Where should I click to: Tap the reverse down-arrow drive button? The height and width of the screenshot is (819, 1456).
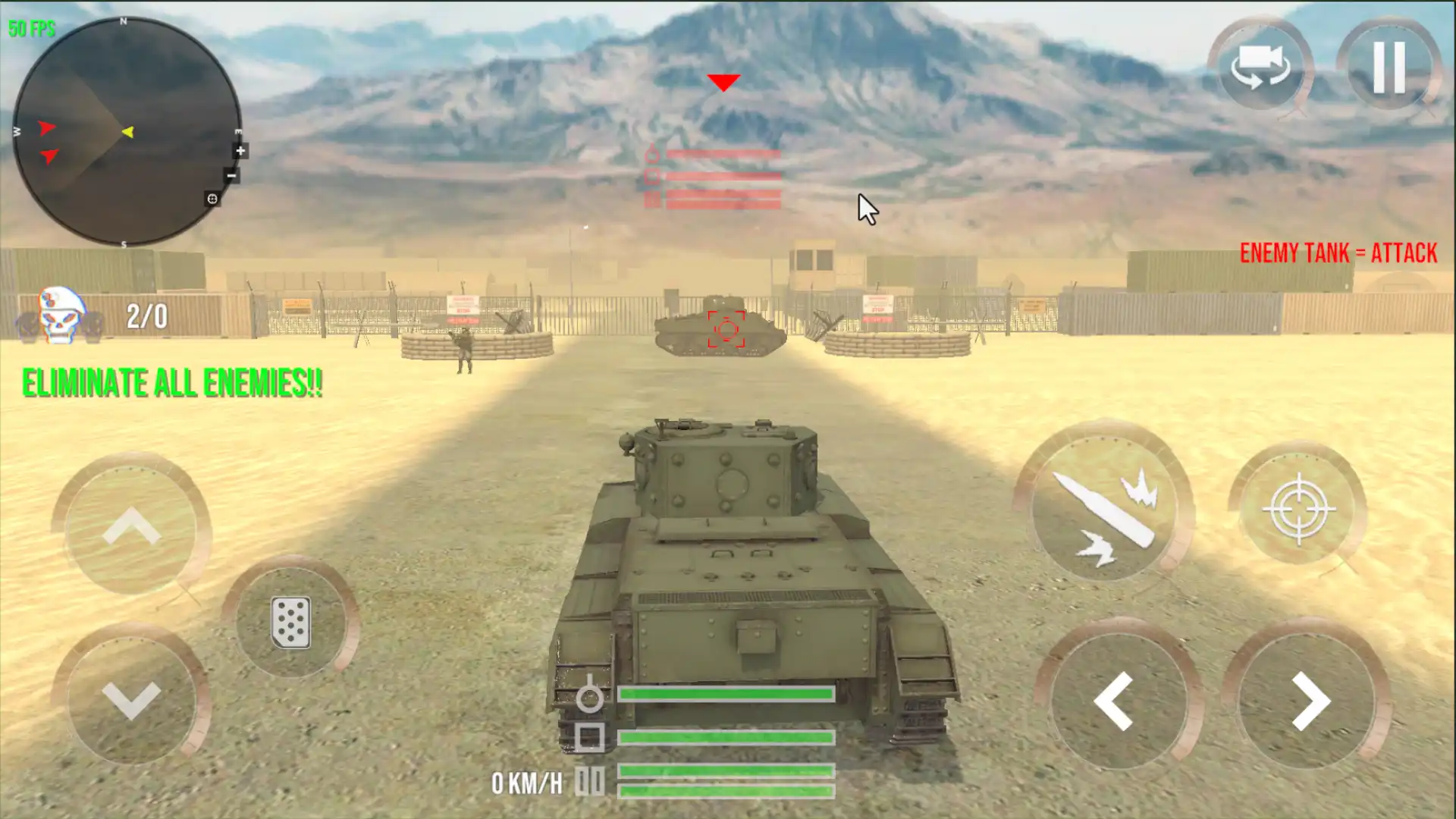click(131, 698)
